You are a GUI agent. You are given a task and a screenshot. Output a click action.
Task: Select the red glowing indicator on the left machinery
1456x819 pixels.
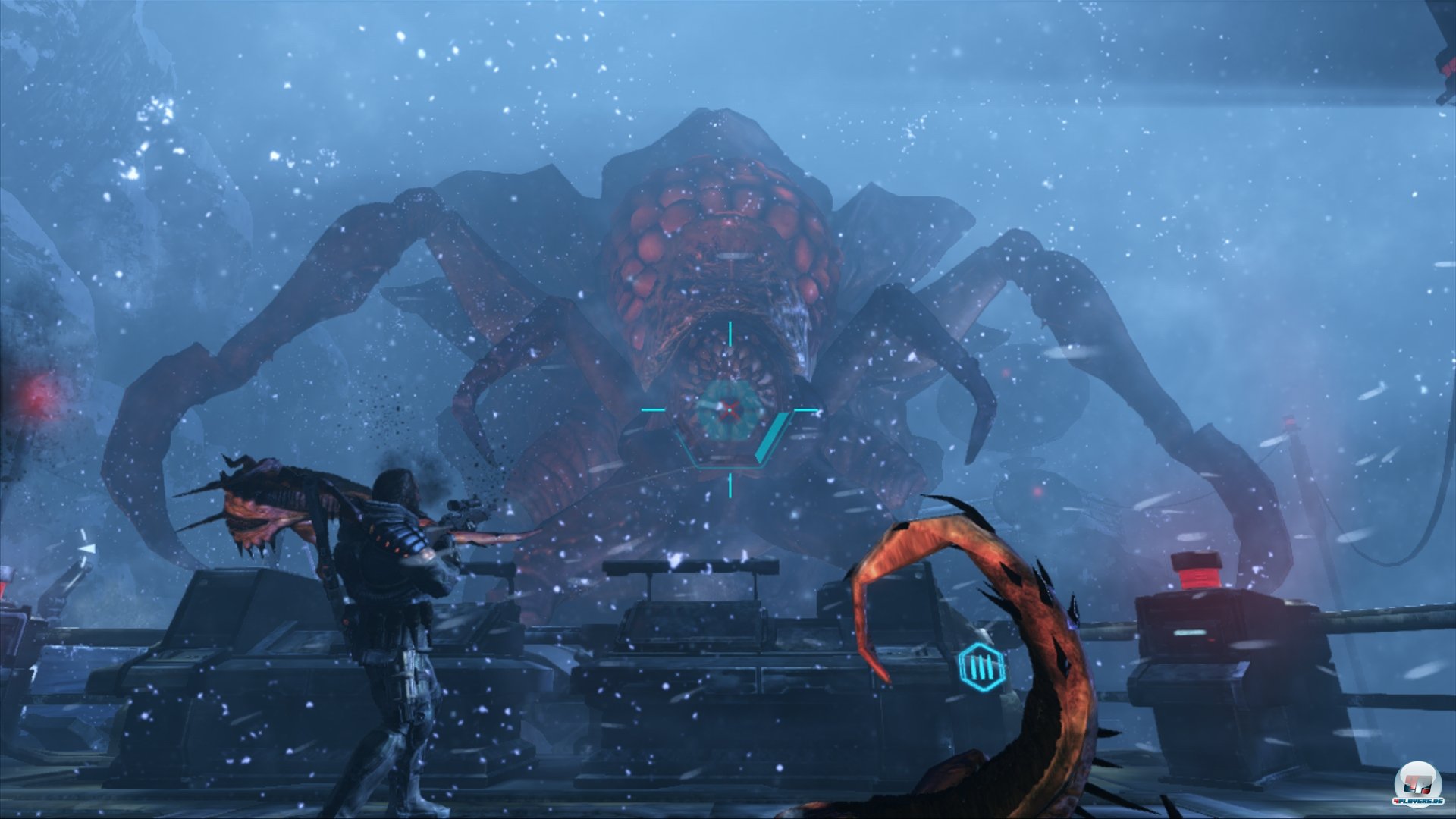pyautogui.click(x=36, y=399)
